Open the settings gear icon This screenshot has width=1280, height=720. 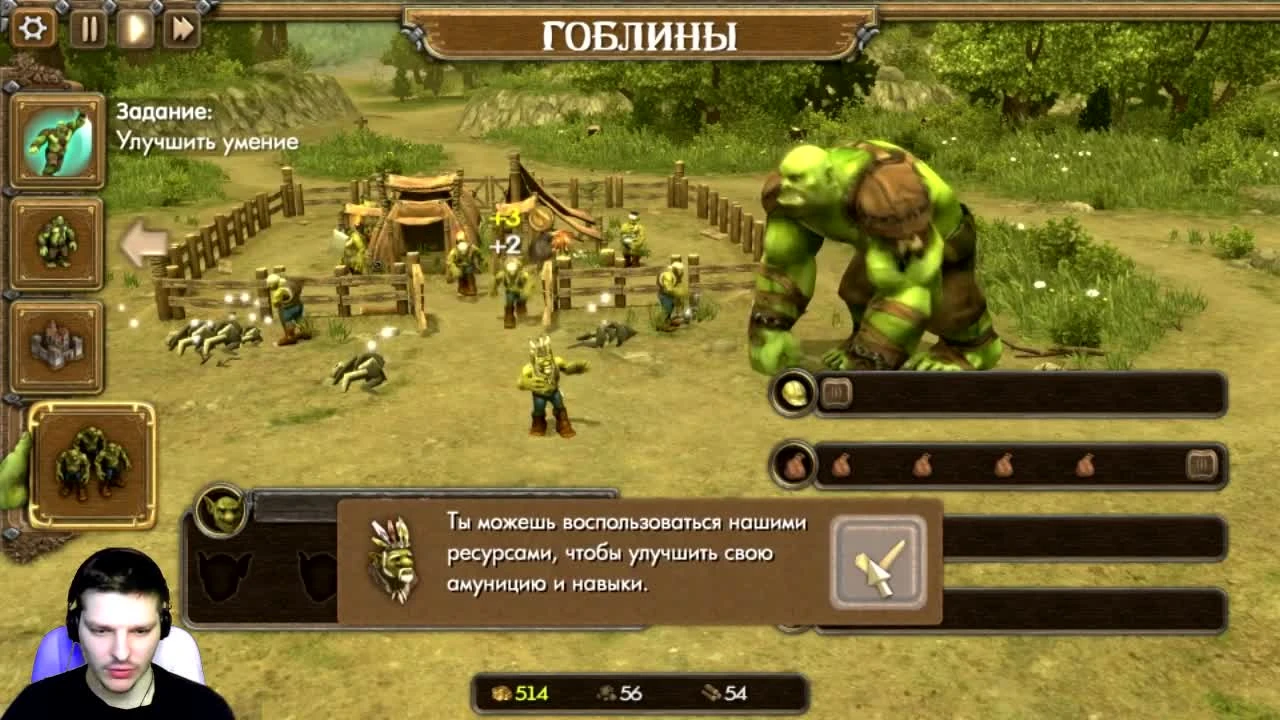(31, 29)
